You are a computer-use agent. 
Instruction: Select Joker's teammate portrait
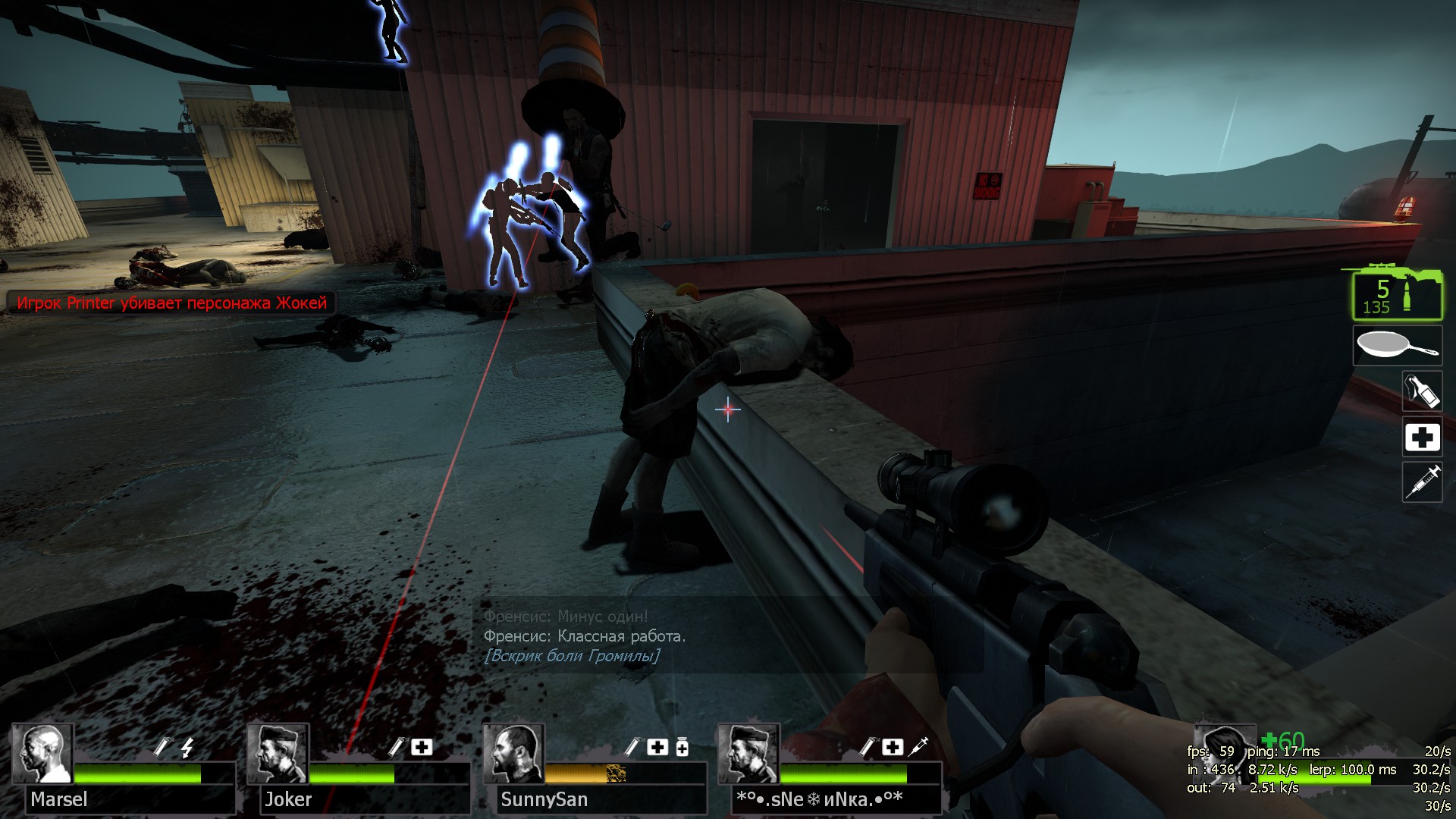[278, 754]
